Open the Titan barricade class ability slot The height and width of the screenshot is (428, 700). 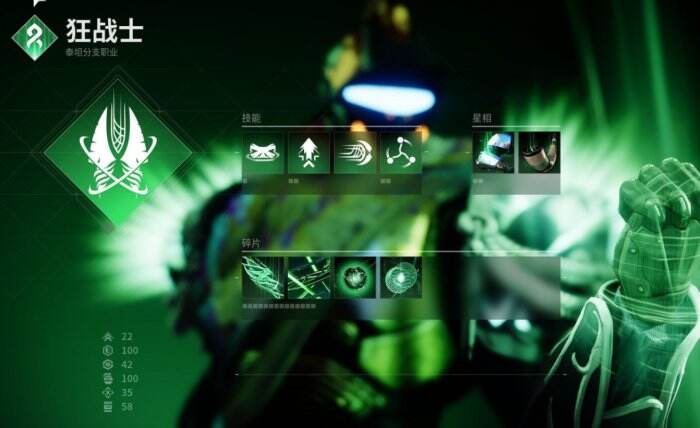264,153
